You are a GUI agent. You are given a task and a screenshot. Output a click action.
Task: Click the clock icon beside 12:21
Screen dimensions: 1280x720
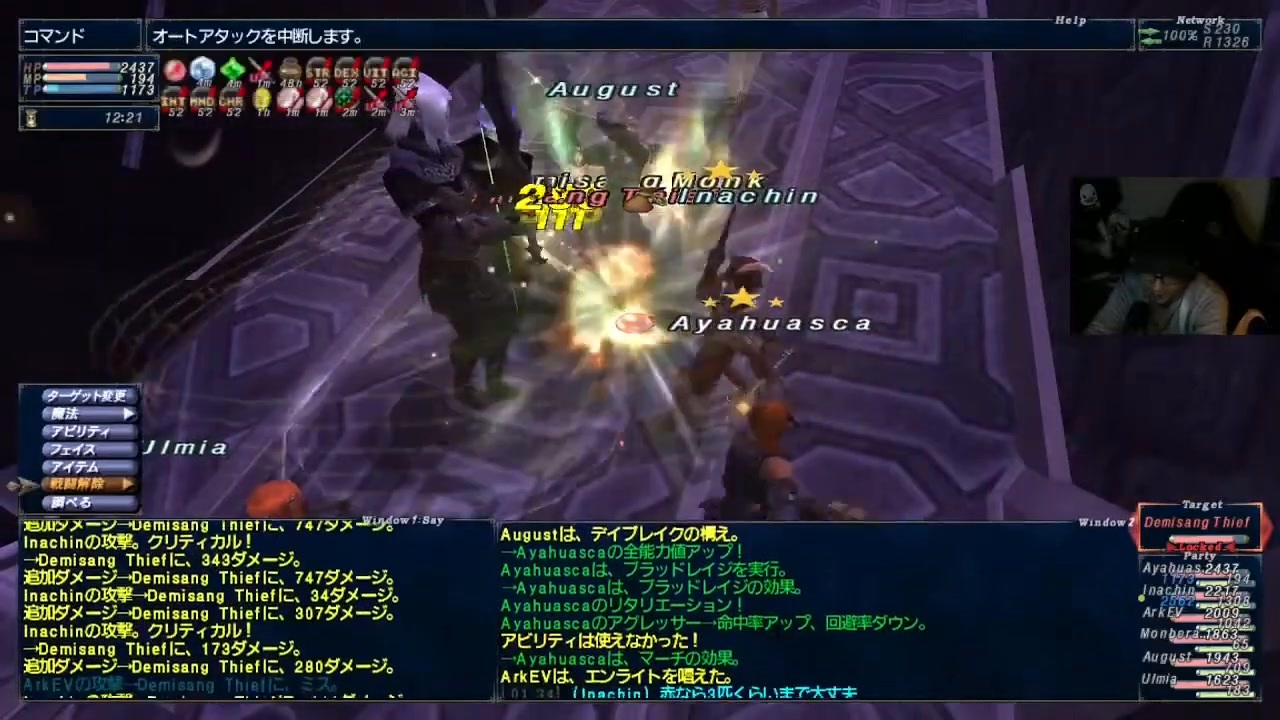tap(31, 118)
